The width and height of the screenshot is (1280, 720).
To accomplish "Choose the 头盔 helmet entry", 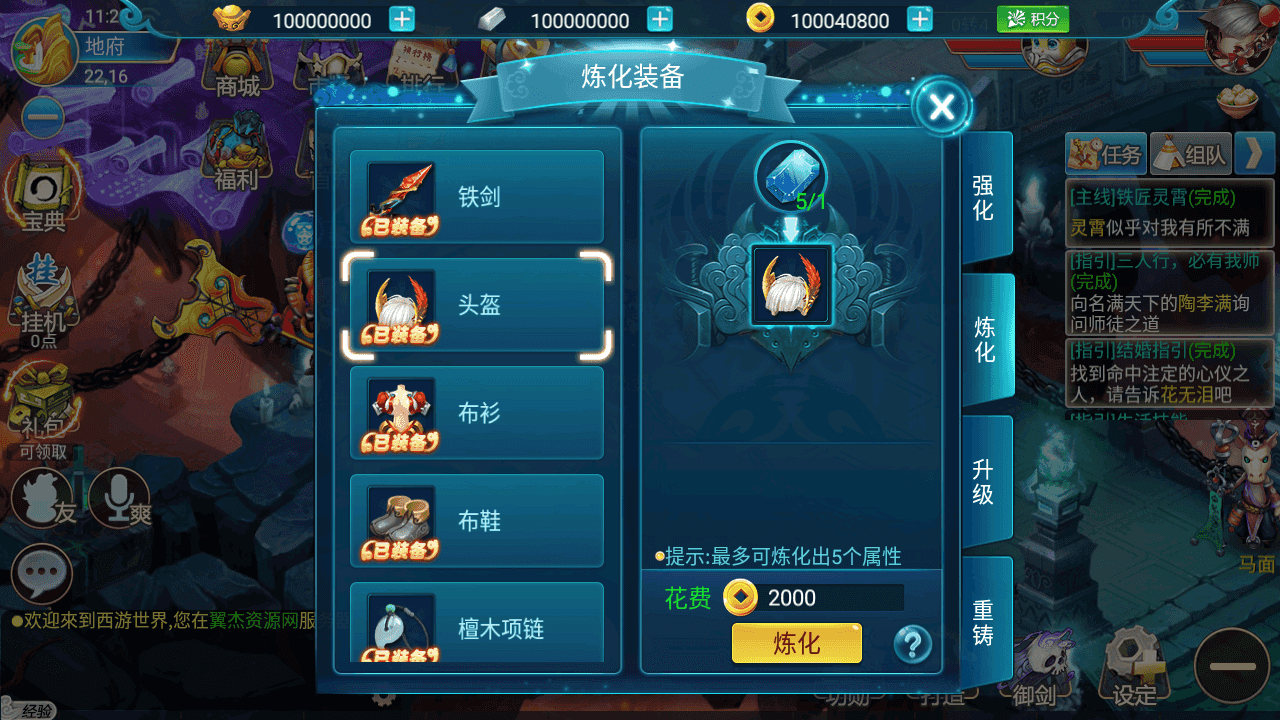I will pos(477,305).
